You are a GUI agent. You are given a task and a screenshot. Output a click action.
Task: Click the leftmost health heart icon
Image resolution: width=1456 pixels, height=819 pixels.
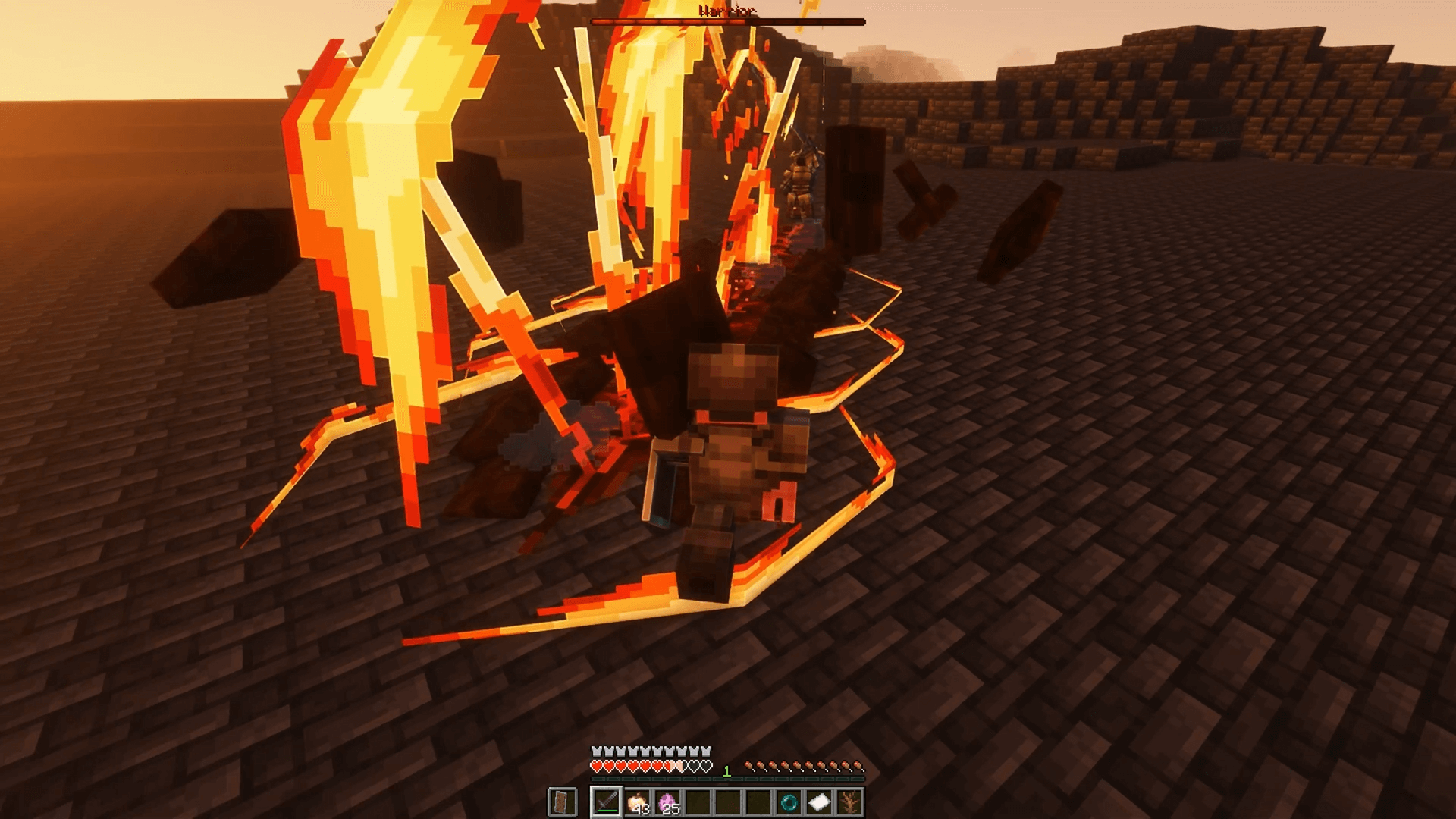click(596, 767)
